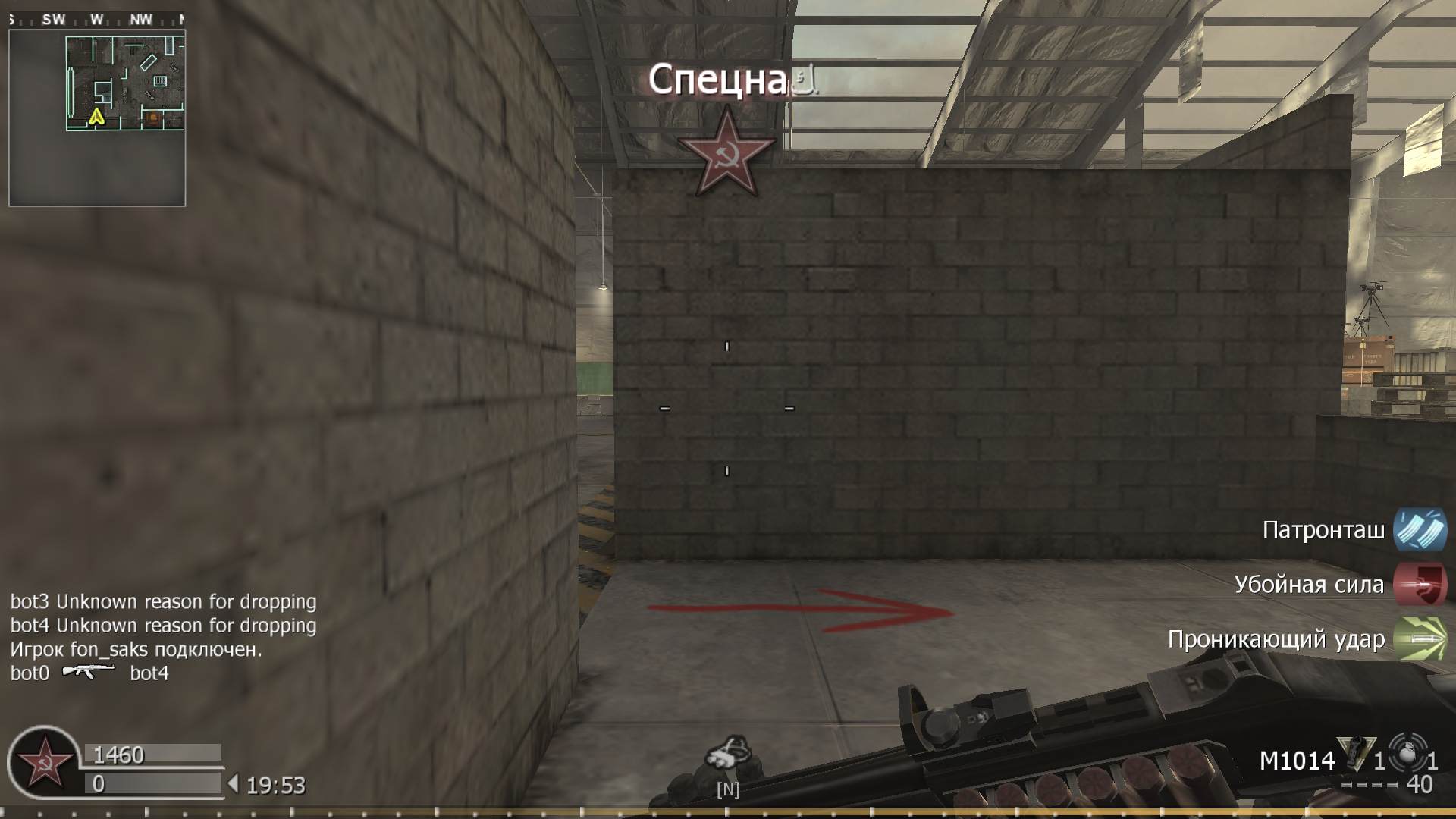1456x819 pixels.
Task: Toggle the [N] compass indicator
Action: [x=727, y=789]
